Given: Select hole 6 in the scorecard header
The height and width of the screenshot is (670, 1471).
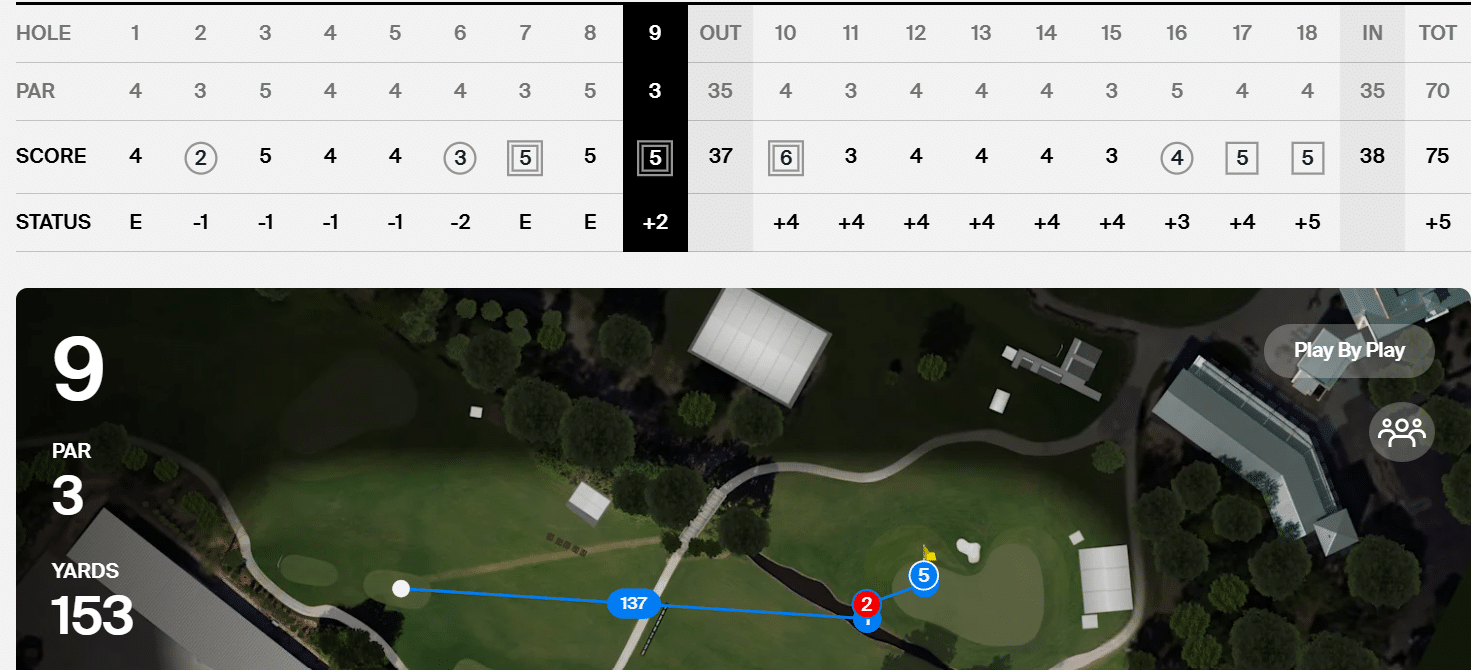Looking at the screenshot, I should click(460, 33).
